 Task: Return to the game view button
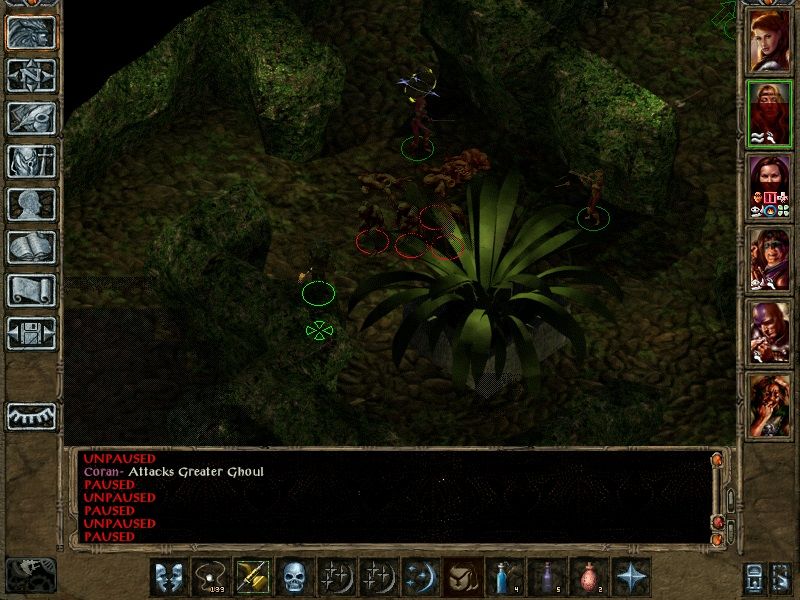(x=31, y=33)
